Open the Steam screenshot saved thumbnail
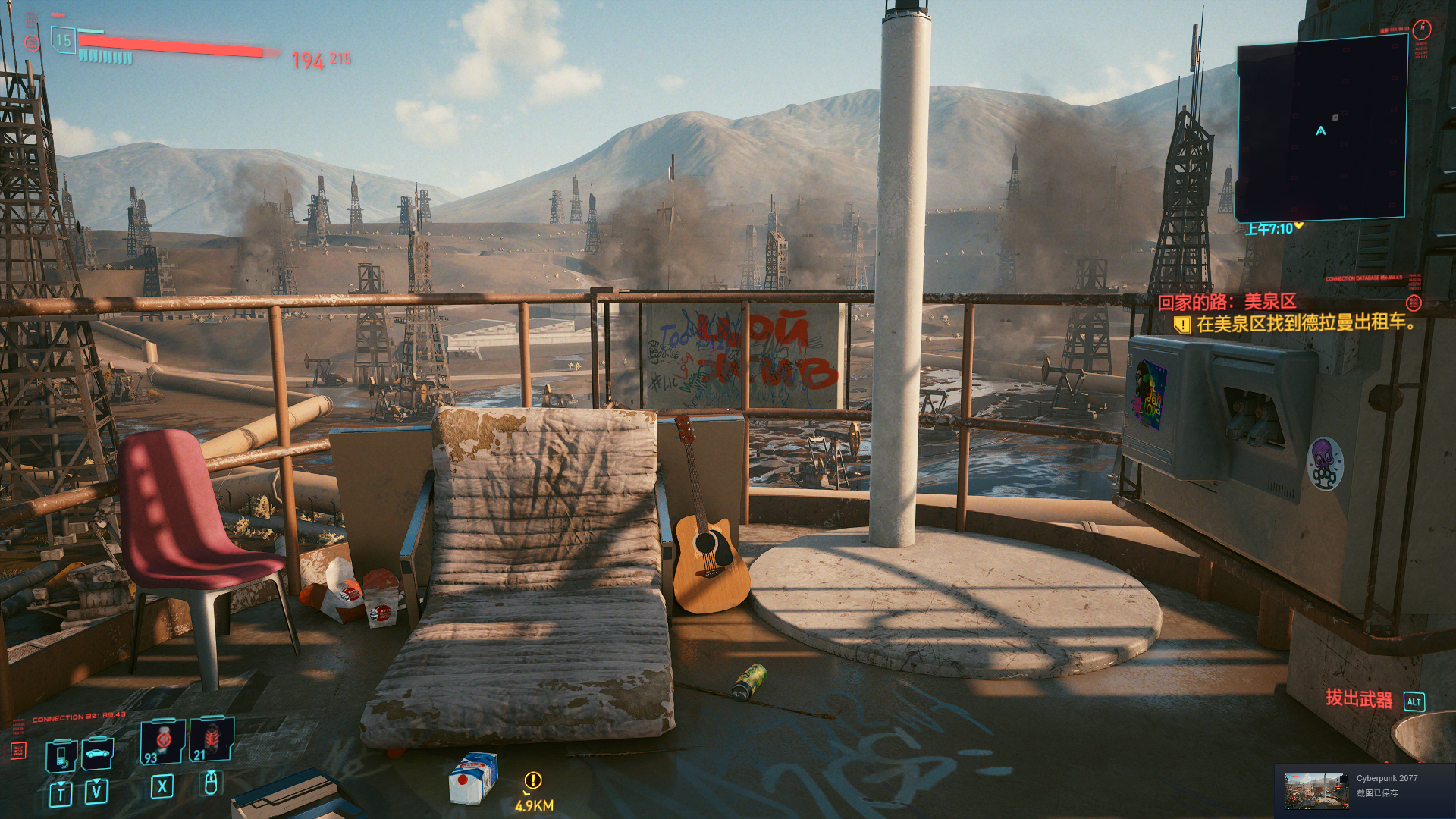 point(1316,791)
